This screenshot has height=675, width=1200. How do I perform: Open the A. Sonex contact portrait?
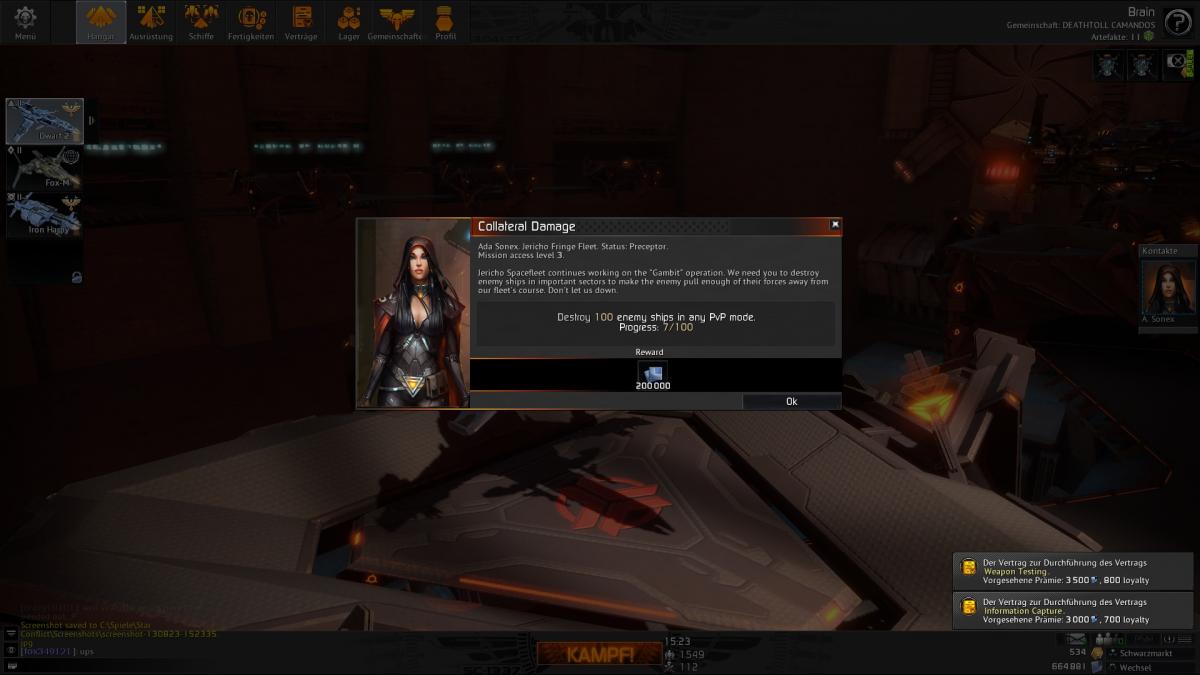click(1168, 290)
